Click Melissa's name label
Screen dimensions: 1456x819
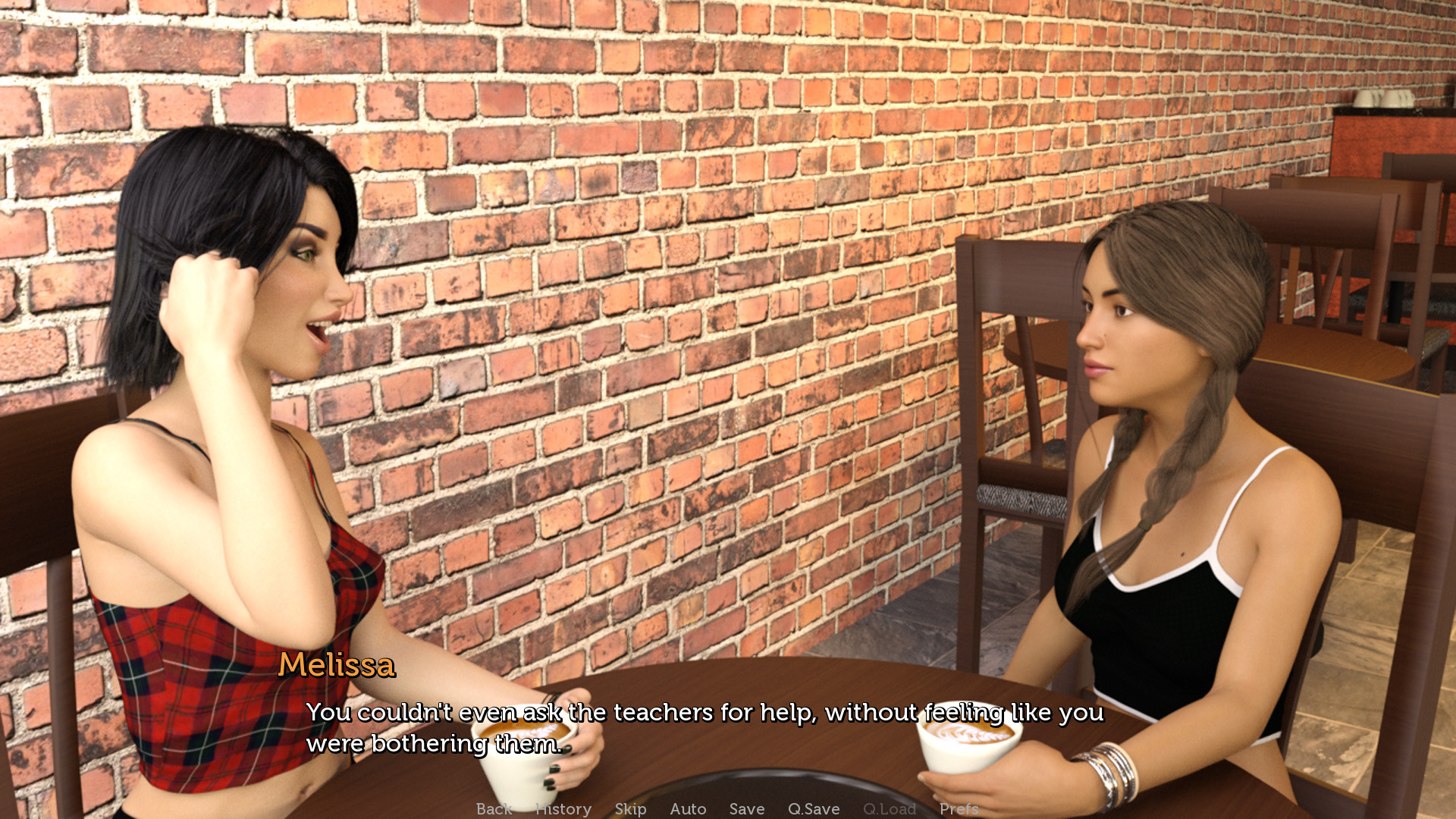tap(337, 667)
